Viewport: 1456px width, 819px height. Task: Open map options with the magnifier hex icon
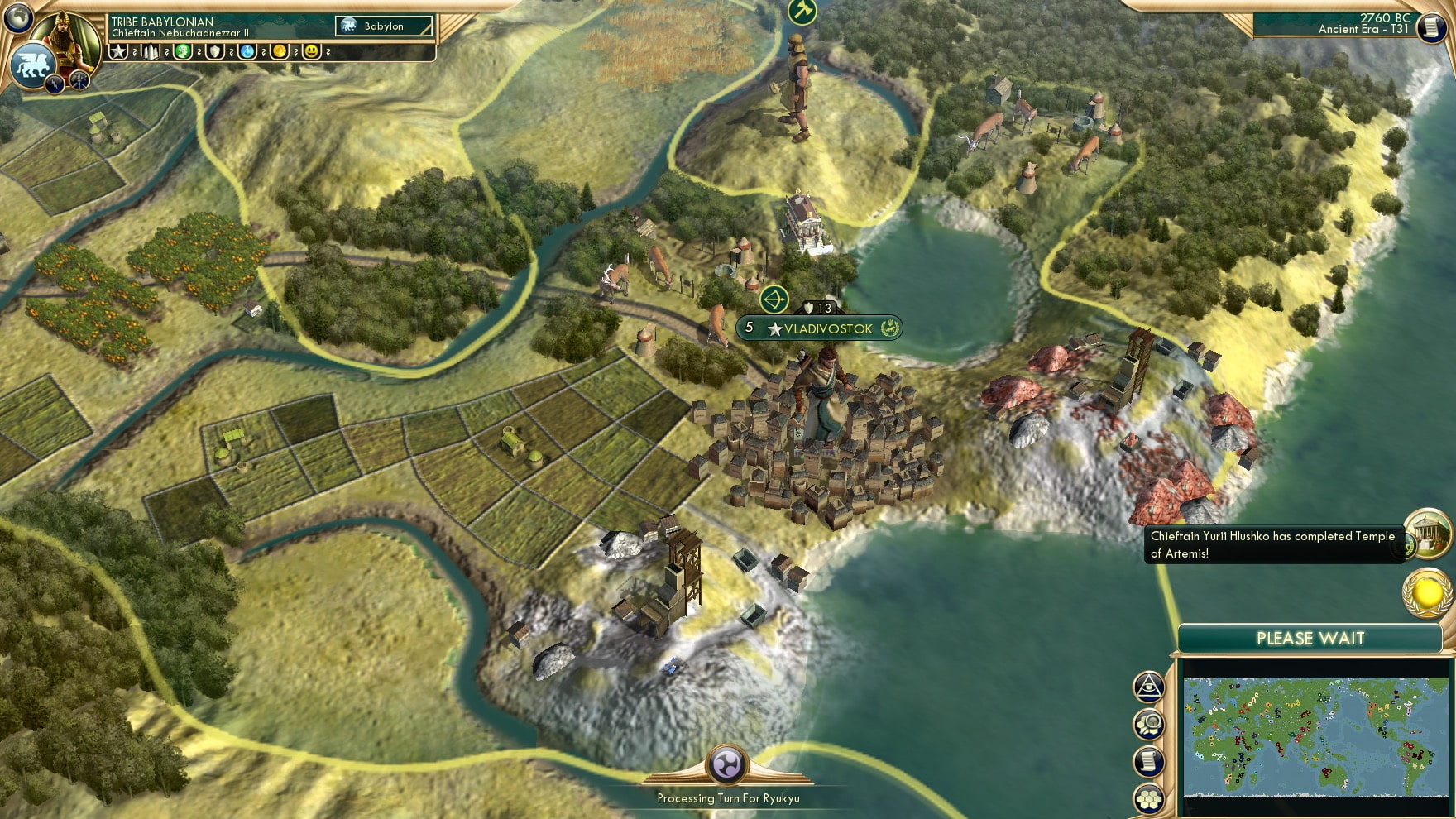click(1149, 725)
